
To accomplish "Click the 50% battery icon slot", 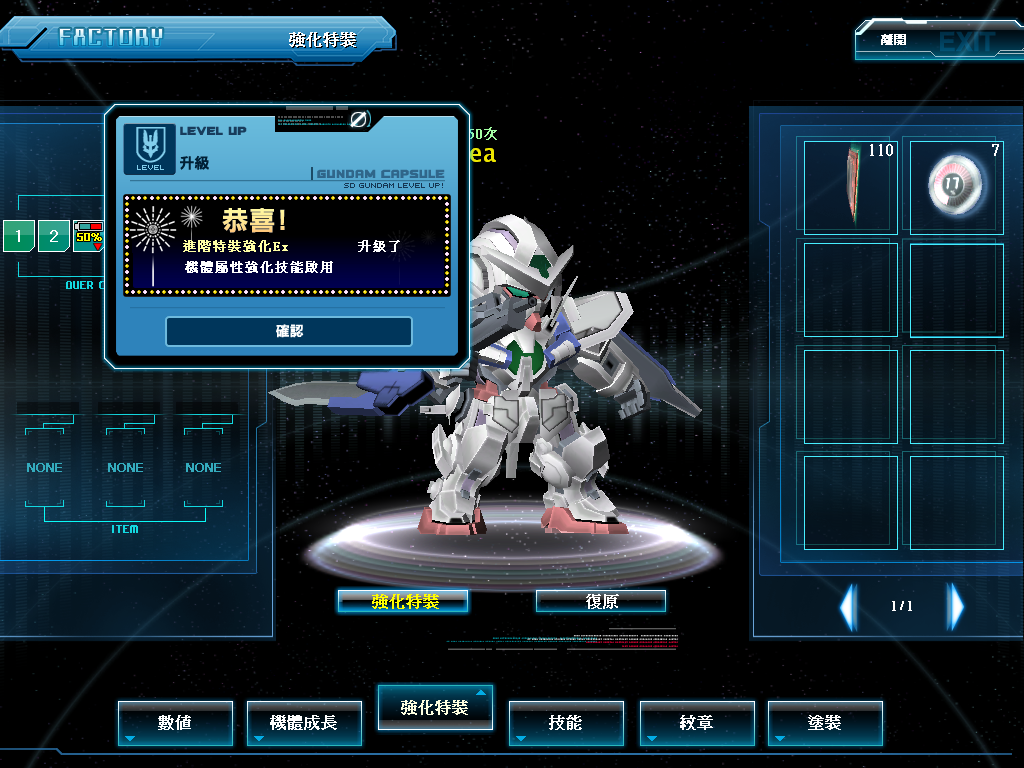I will pos(88,236).
